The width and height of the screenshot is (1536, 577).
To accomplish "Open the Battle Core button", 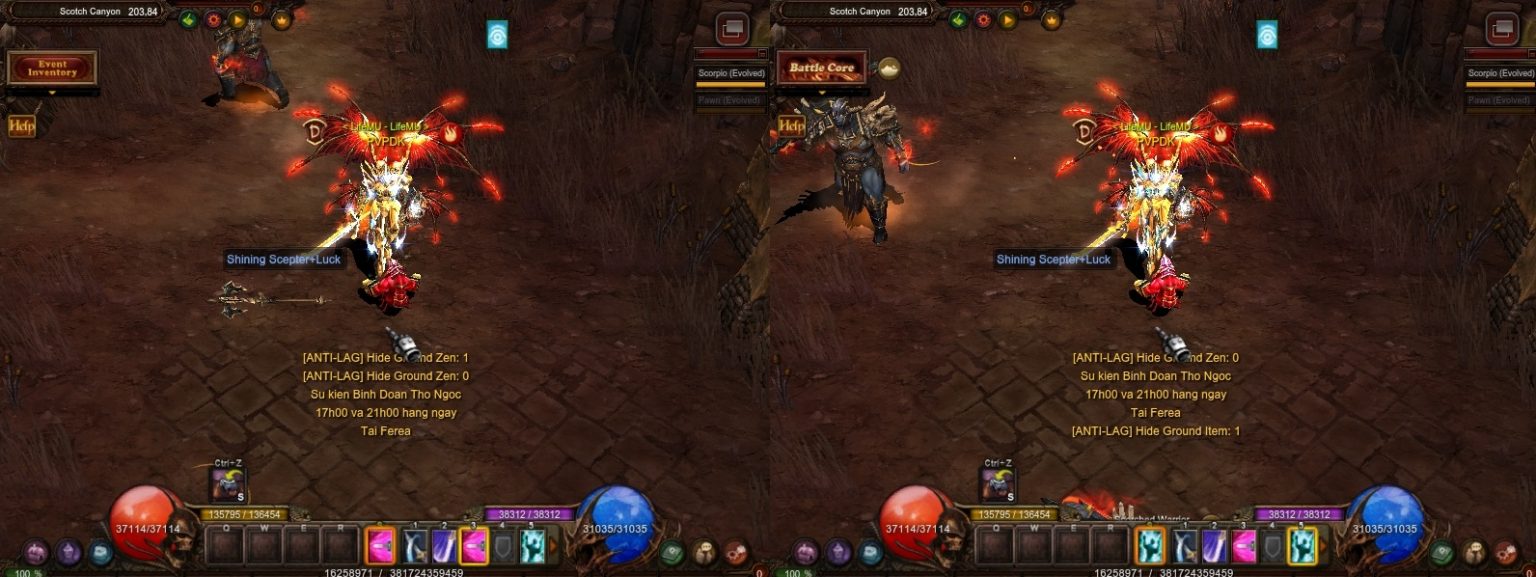I will (822, 68).
